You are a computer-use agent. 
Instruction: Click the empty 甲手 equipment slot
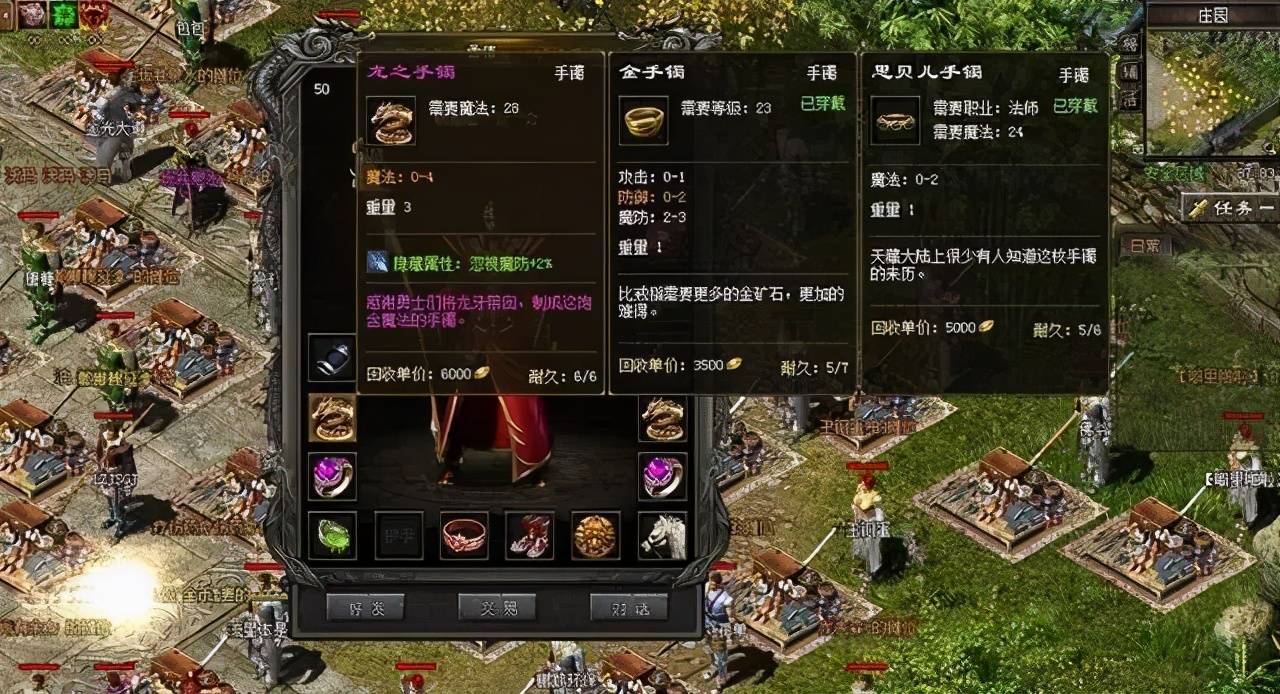click(x=399, y=535)
